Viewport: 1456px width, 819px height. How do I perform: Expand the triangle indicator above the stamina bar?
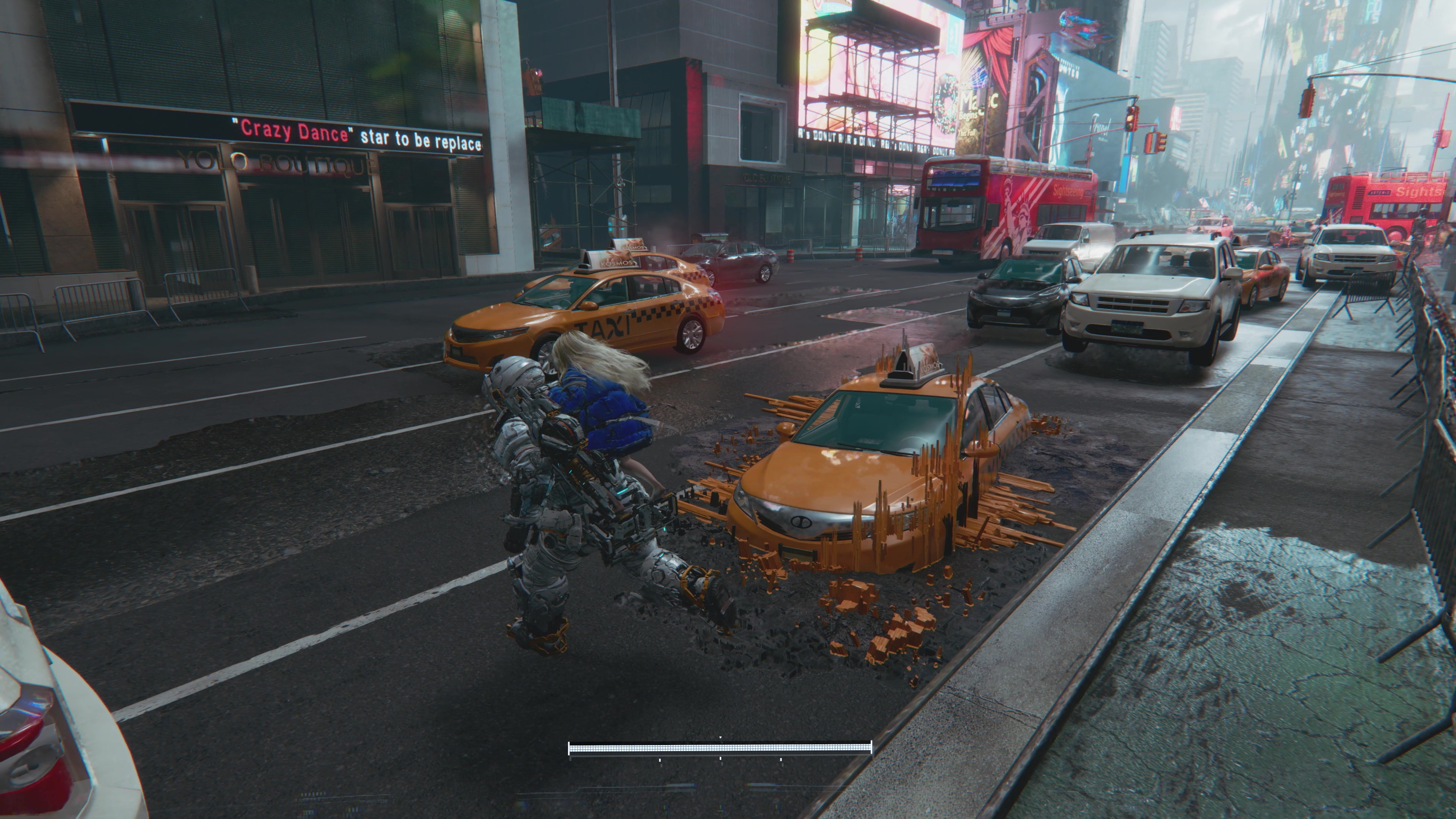pyautogui.click(x=720, y=737)
